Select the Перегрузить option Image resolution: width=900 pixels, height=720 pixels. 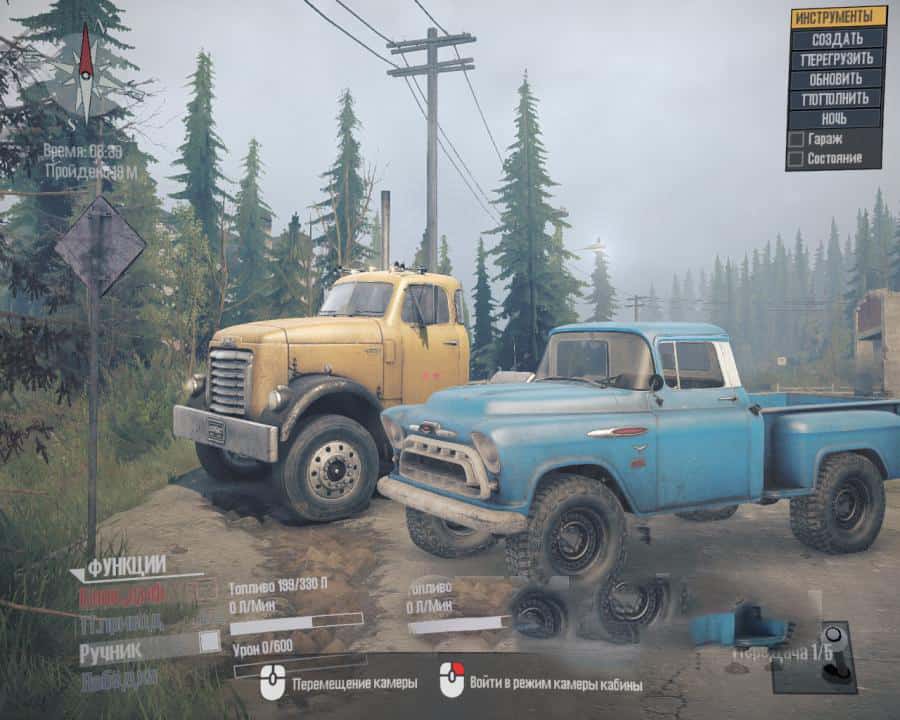838,59
